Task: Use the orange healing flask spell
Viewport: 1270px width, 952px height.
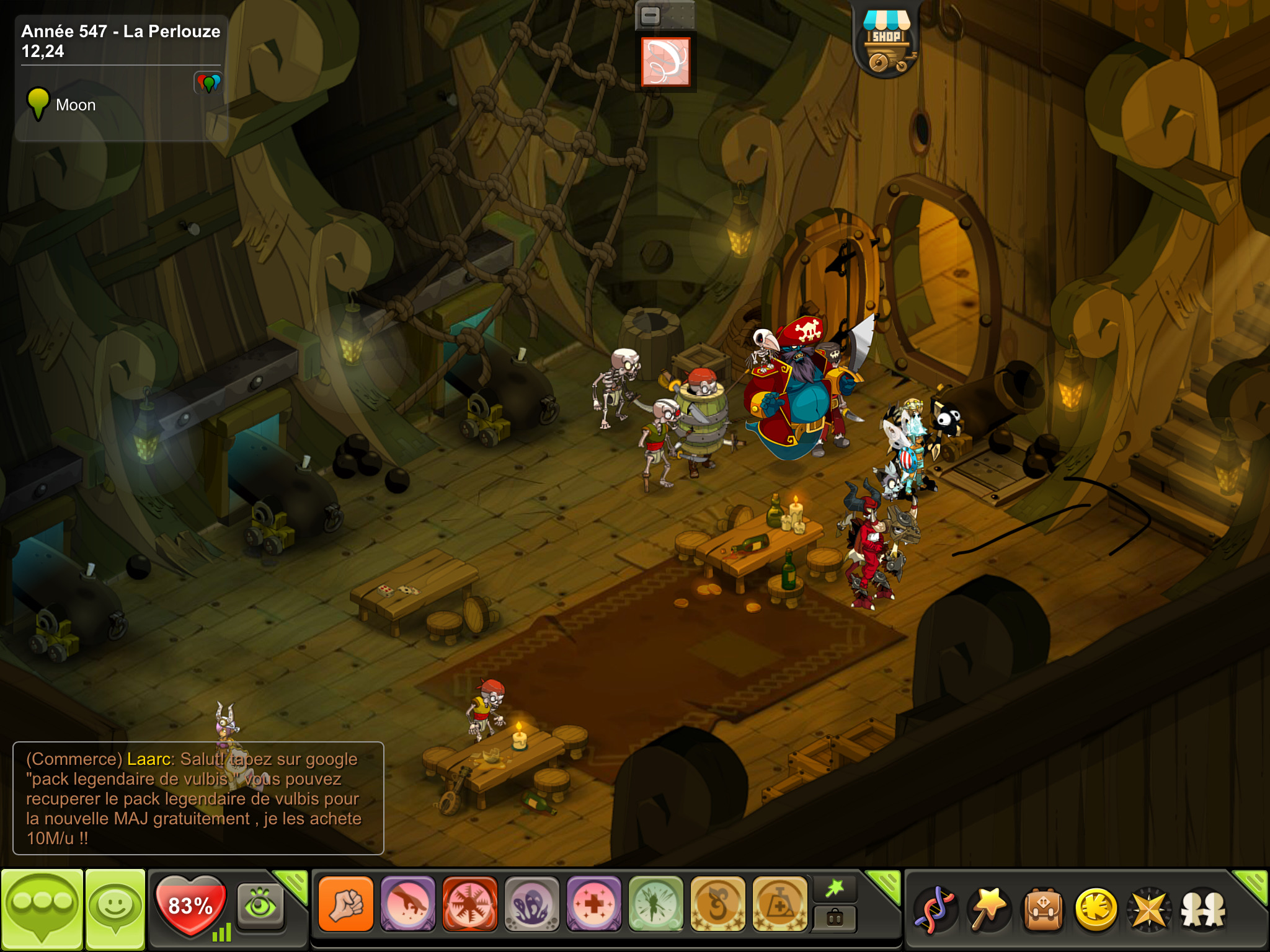Action: point(780,904)
